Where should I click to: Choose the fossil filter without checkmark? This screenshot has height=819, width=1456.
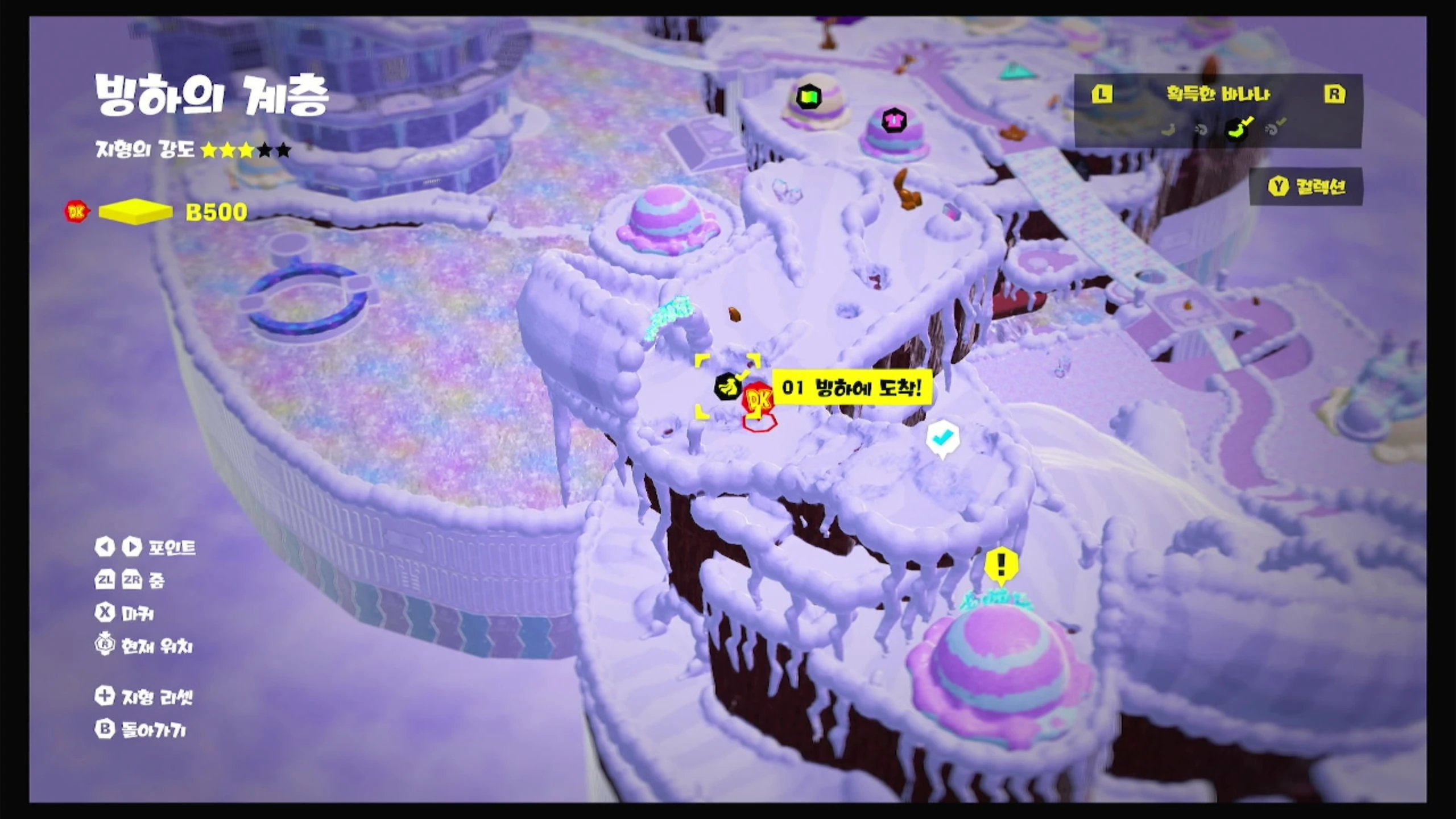tap(1201, 130)
